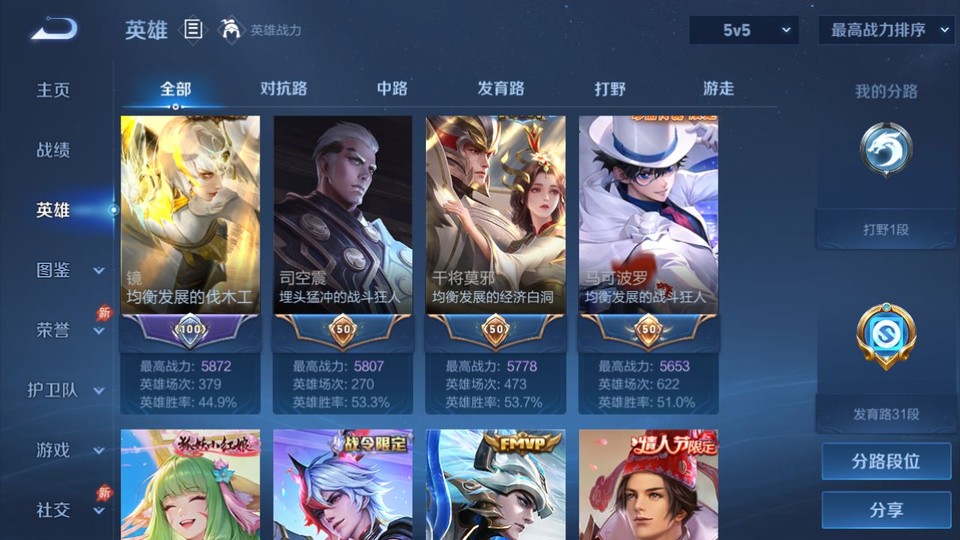Image resolution: width=960 pixels, height=540 pixels.
Task: Open the 最高战力排序 sort dropdown
Action: [886, 30]
